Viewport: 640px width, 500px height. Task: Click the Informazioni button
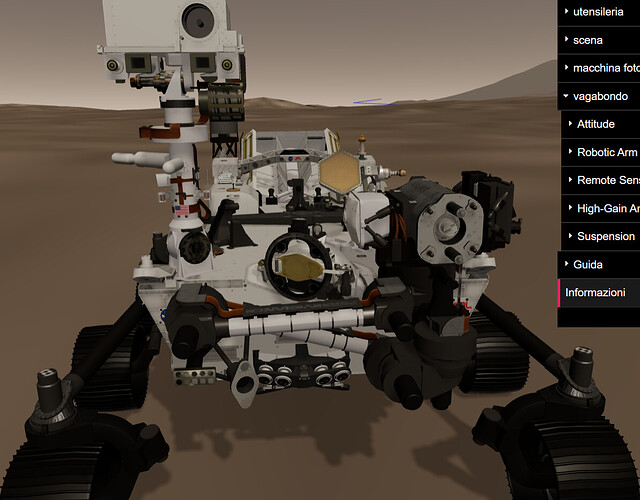click(x=600, y=292)
